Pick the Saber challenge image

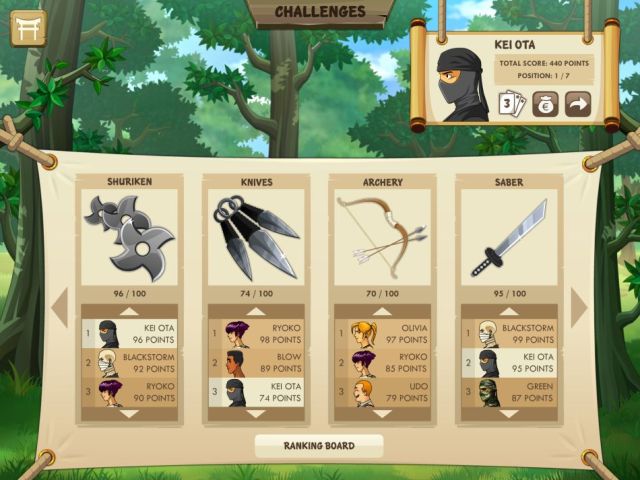508,236
